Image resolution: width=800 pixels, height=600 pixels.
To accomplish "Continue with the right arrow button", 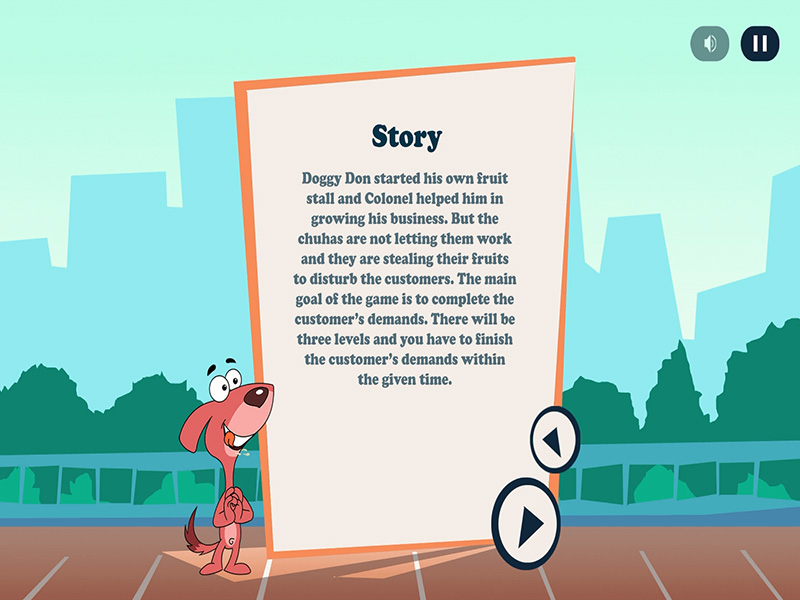I will tap(526, 523).
